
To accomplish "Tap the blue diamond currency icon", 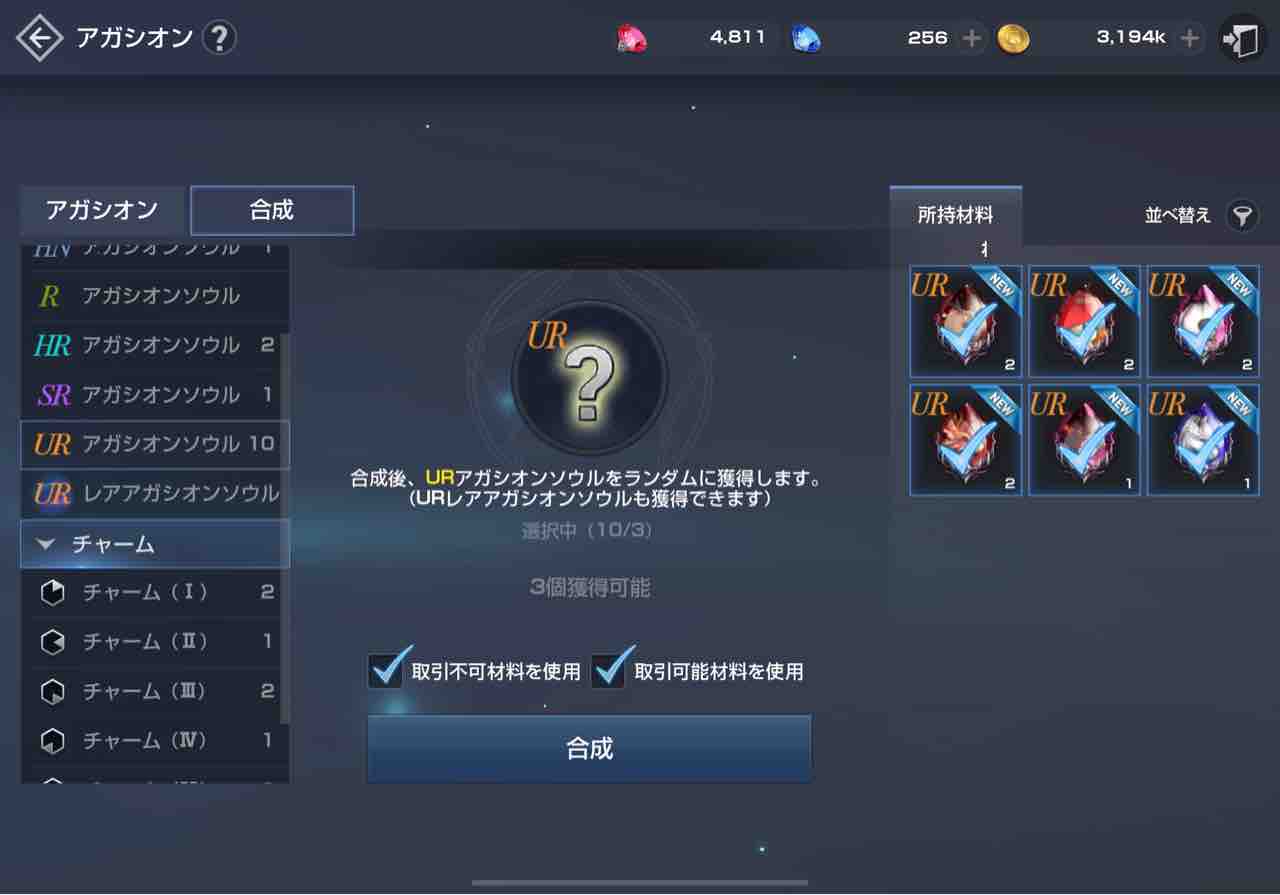I will (x=807, y=37).
